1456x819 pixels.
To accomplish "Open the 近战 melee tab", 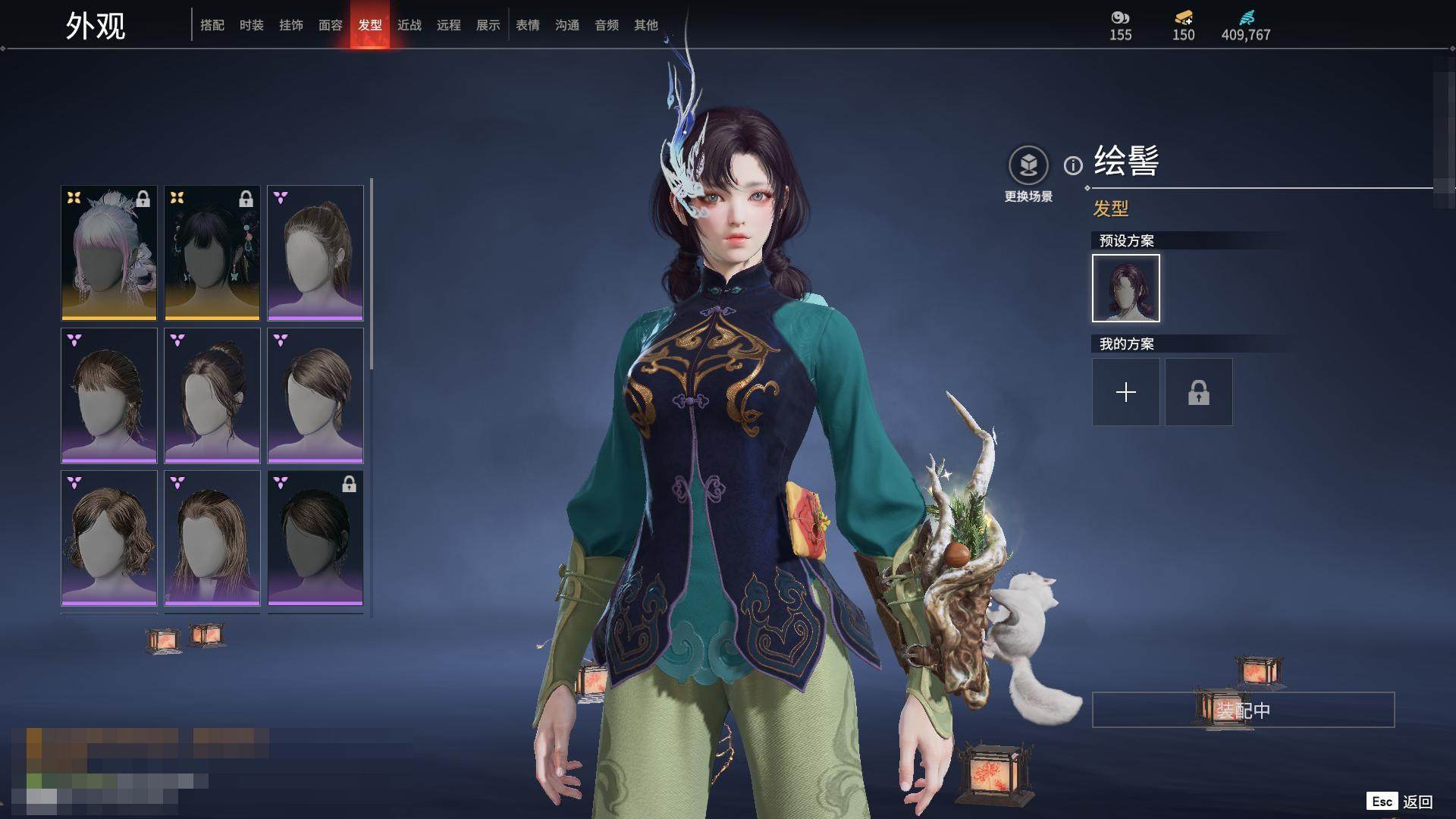I will tap(409, 25).
